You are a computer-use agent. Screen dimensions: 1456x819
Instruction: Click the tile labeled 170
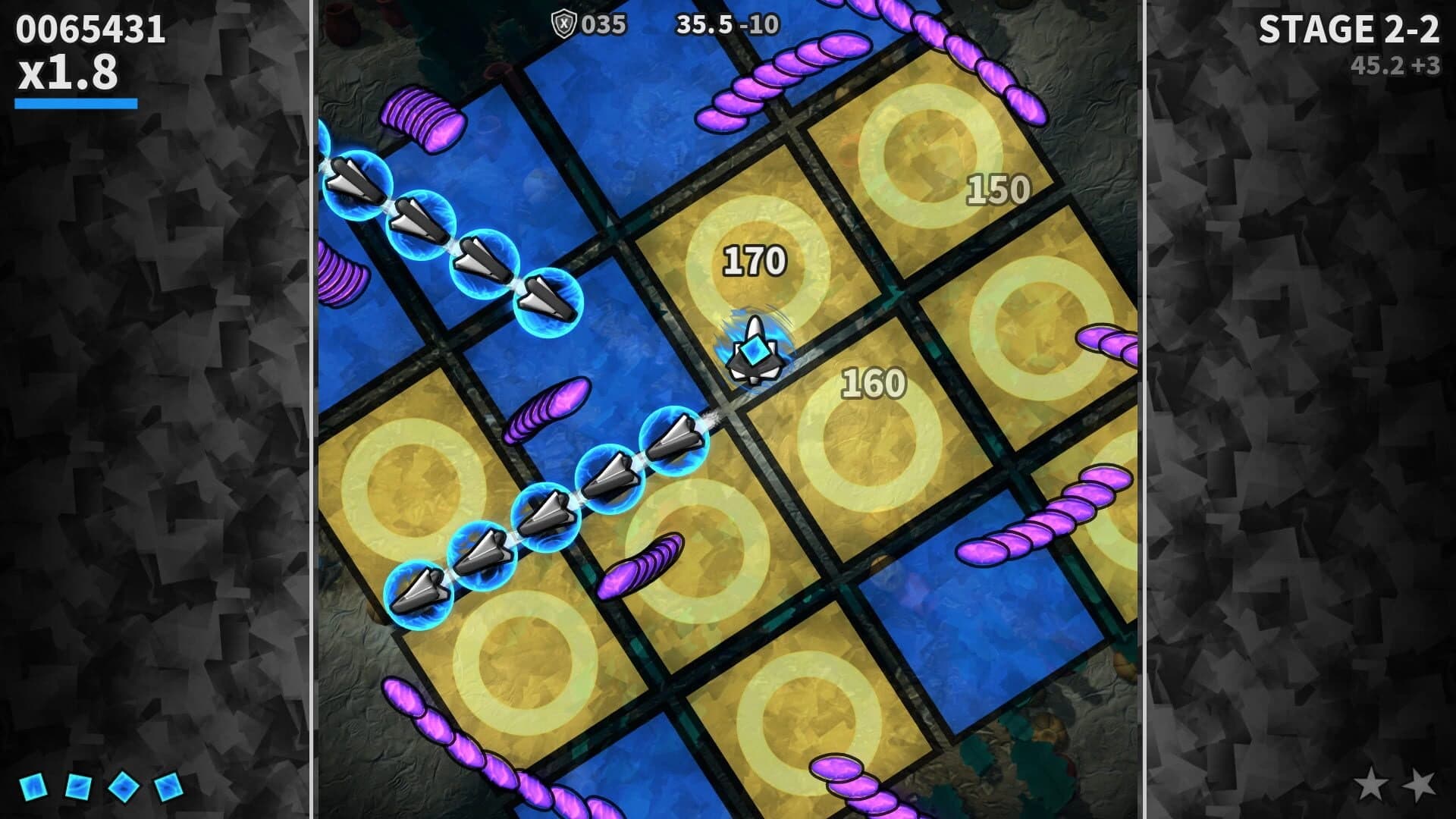coord(755,260)
